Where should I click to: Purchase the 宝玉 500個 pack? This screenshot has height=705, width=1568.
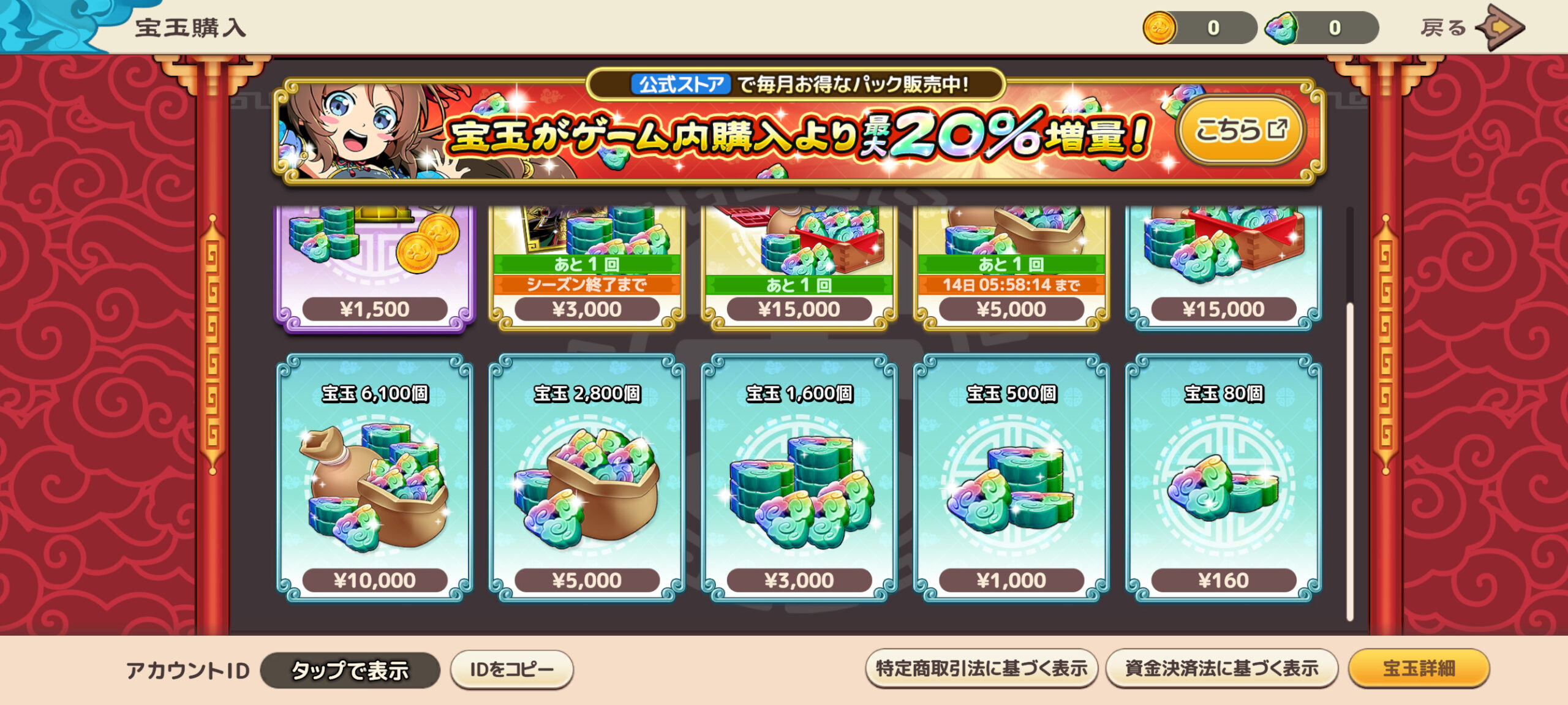click(1011, 478)
